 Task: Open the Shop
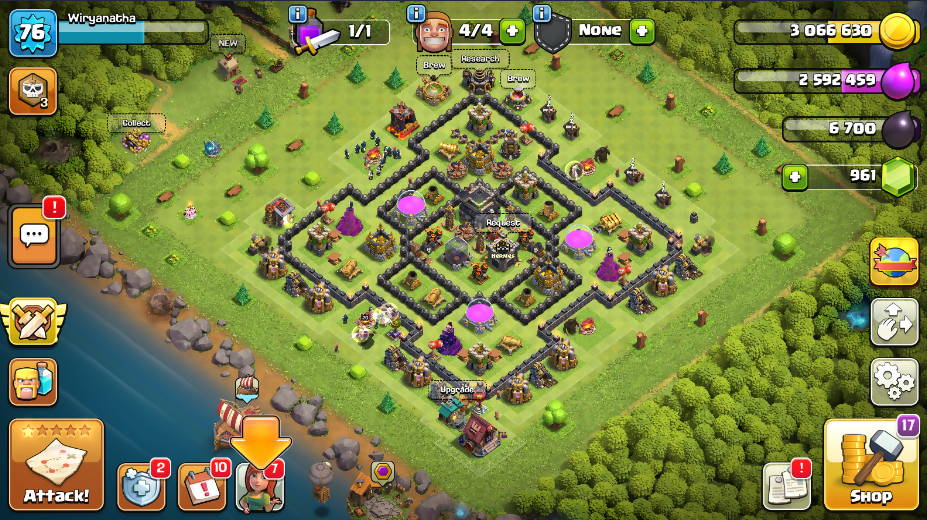[870, 466]
